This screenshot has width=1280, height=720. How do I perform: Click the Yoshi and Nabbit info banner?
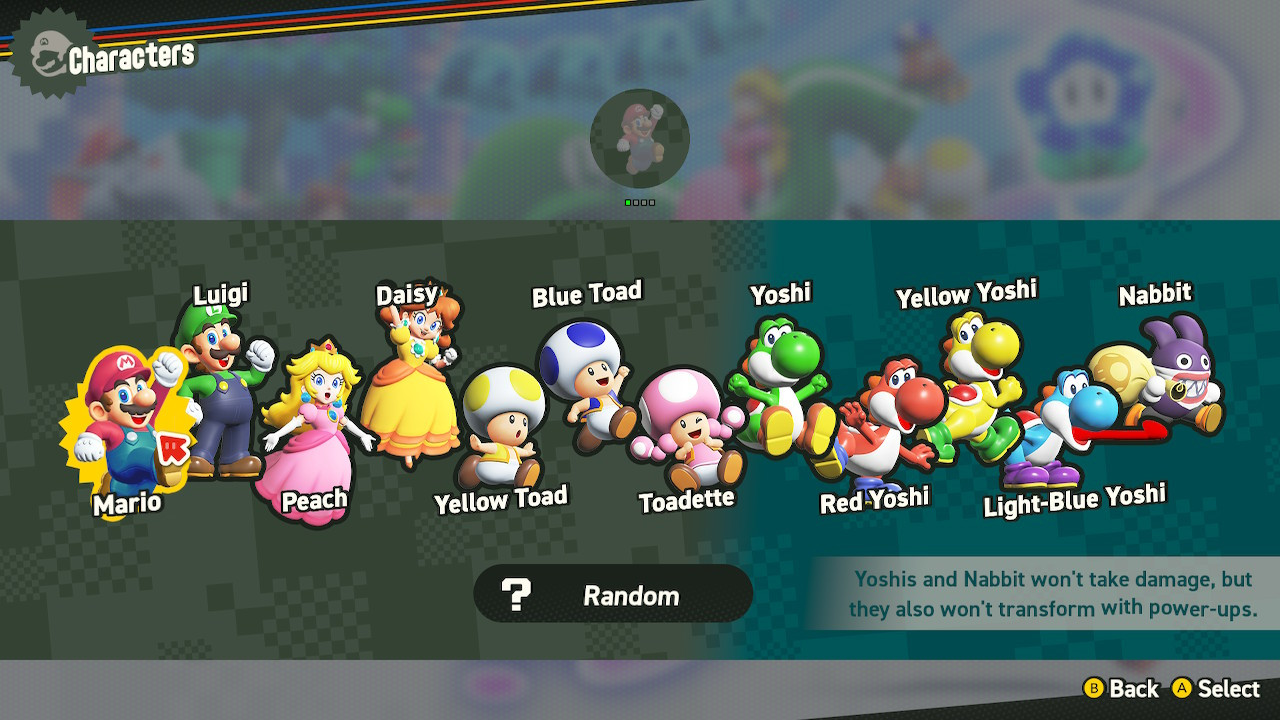coord(1035,592)
